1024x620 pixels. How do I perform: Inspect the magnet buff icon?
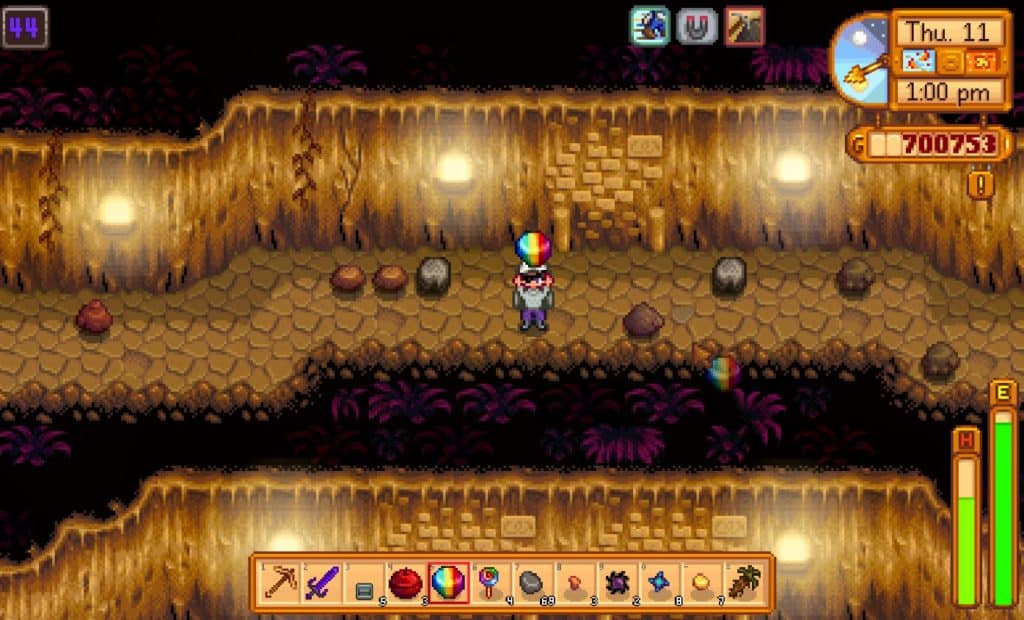696,26
